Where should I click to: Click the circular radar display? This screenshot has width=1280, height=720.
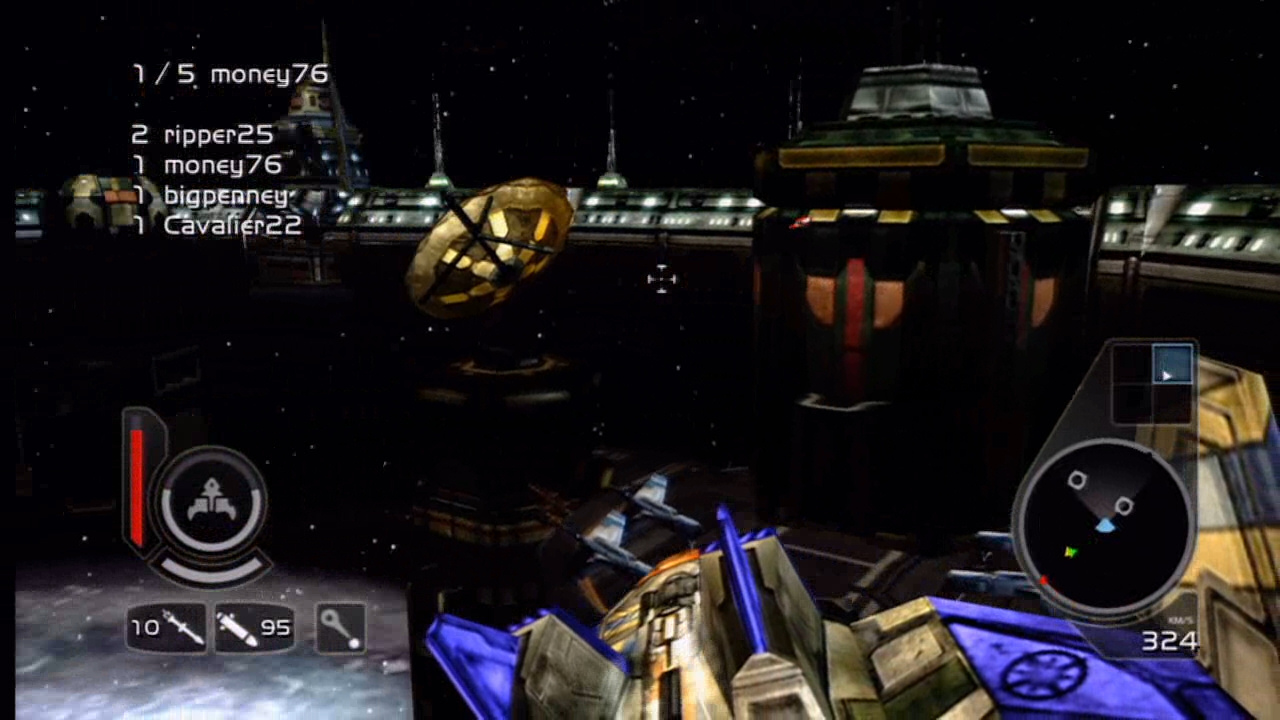(x=1103, y=527)
